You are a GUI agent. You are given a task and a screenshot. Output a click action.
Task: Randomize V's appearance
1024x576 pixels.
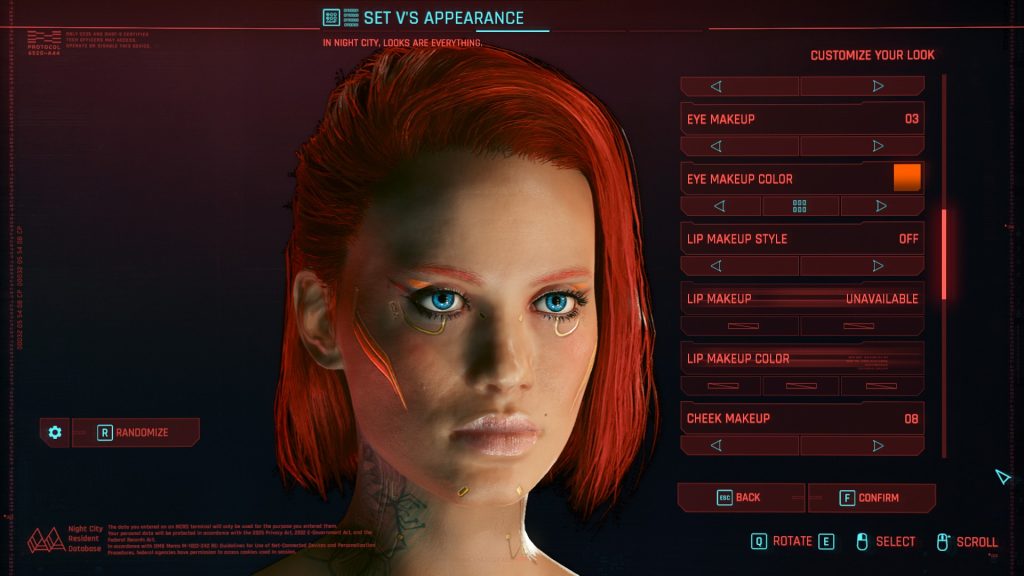pos(136,432)
